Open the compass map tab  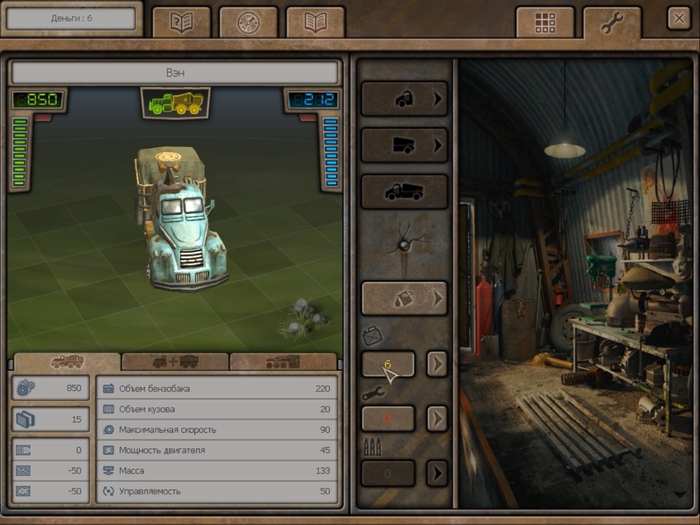248,22
